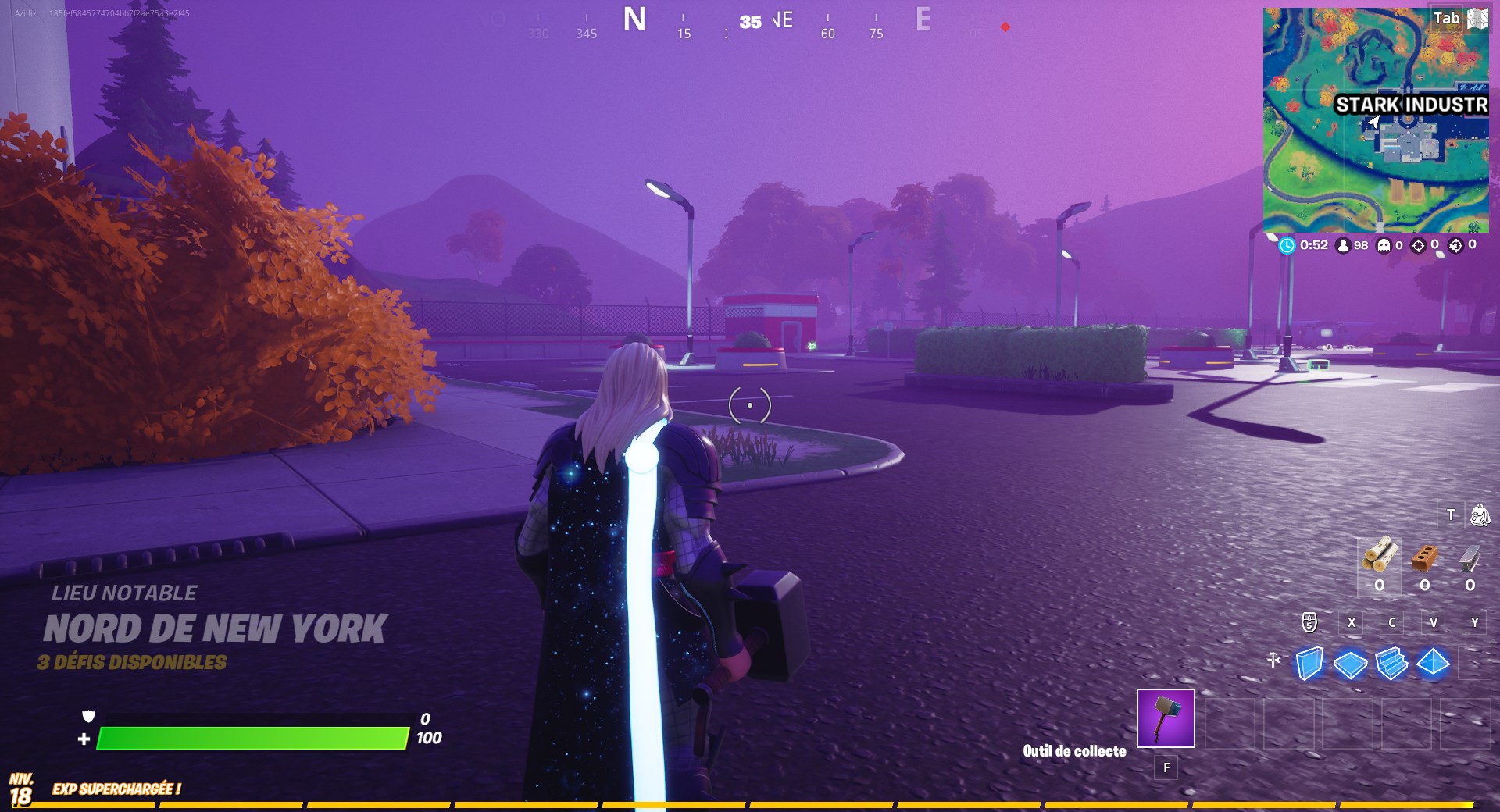Screen dimensions: 1500x812
Task: Click the 3 DÉFIS DISPONIBLES challenge text
Action: point(130,663)
